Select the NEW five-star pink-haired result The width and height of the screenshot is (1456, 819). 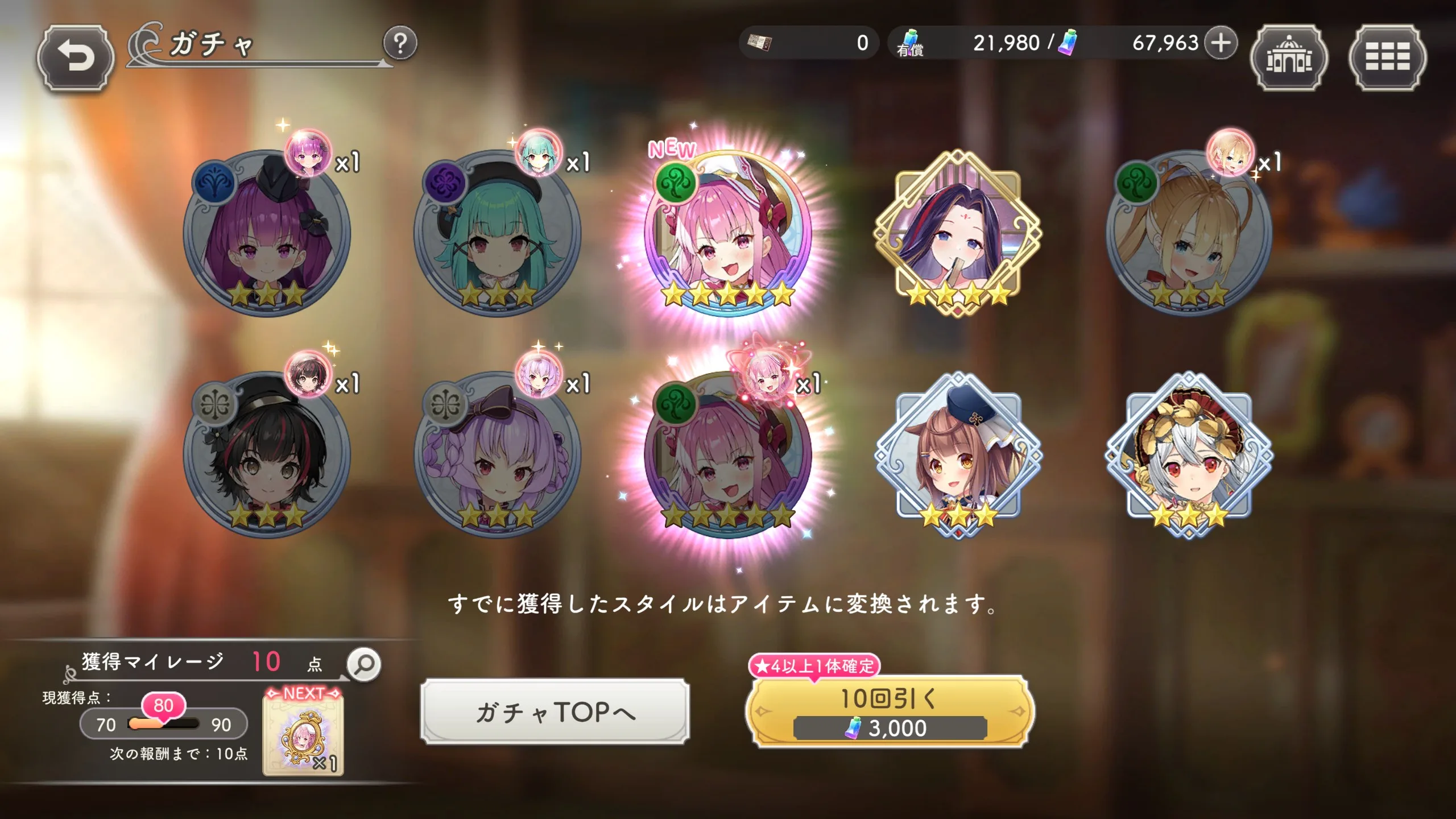(727, 233)
